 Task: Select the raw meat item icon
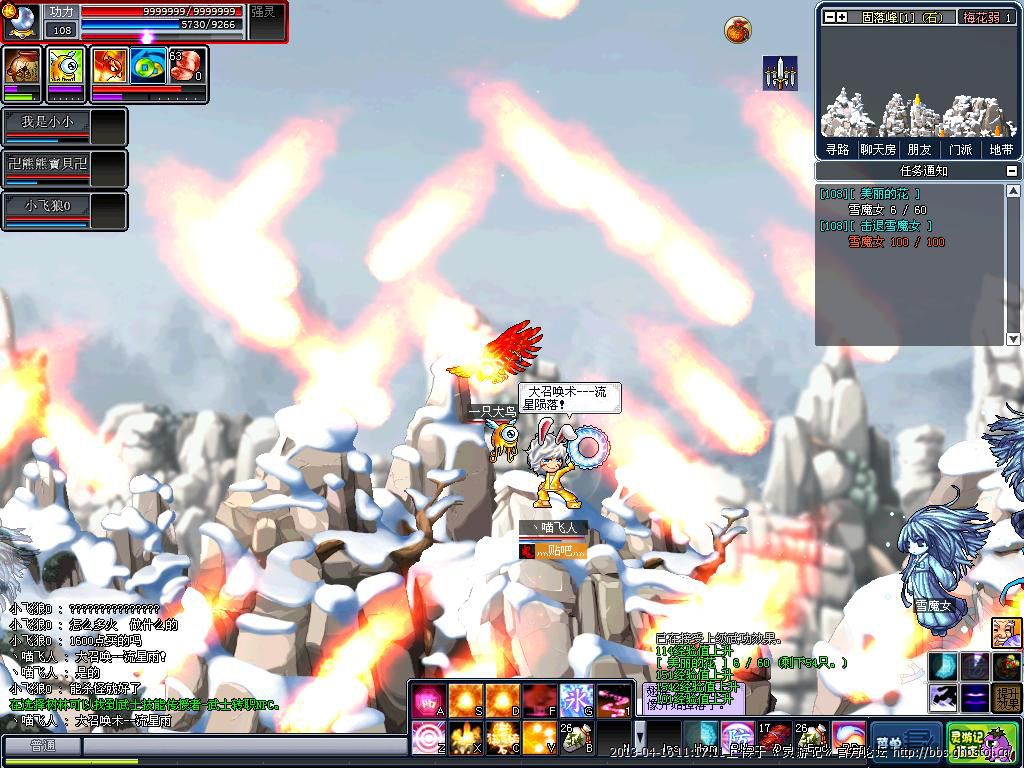[185, 66]
